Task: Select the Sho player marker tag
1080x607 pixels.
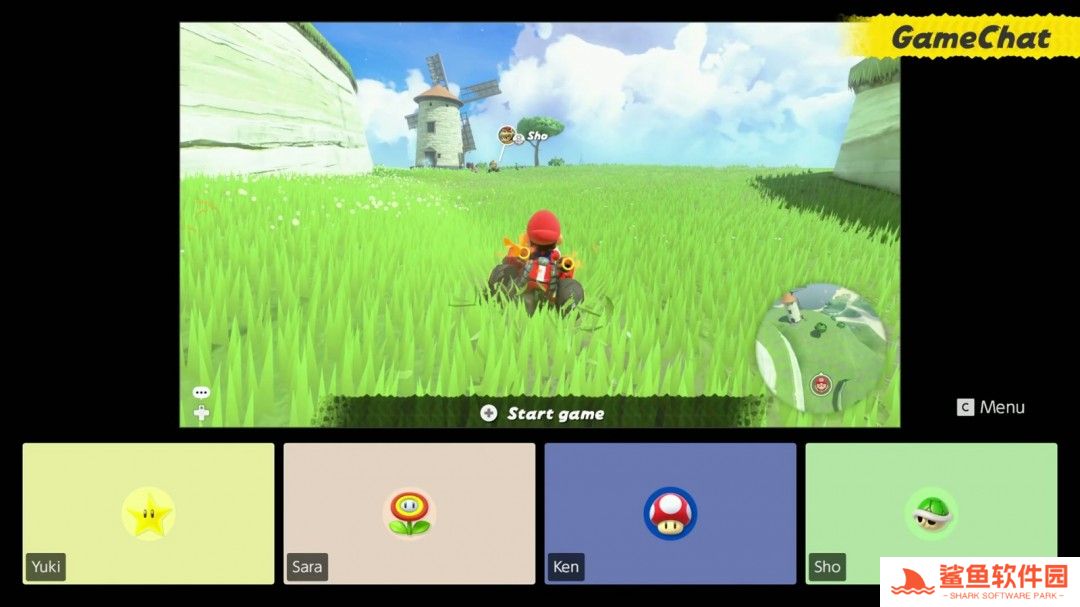Action: (525, 134)
